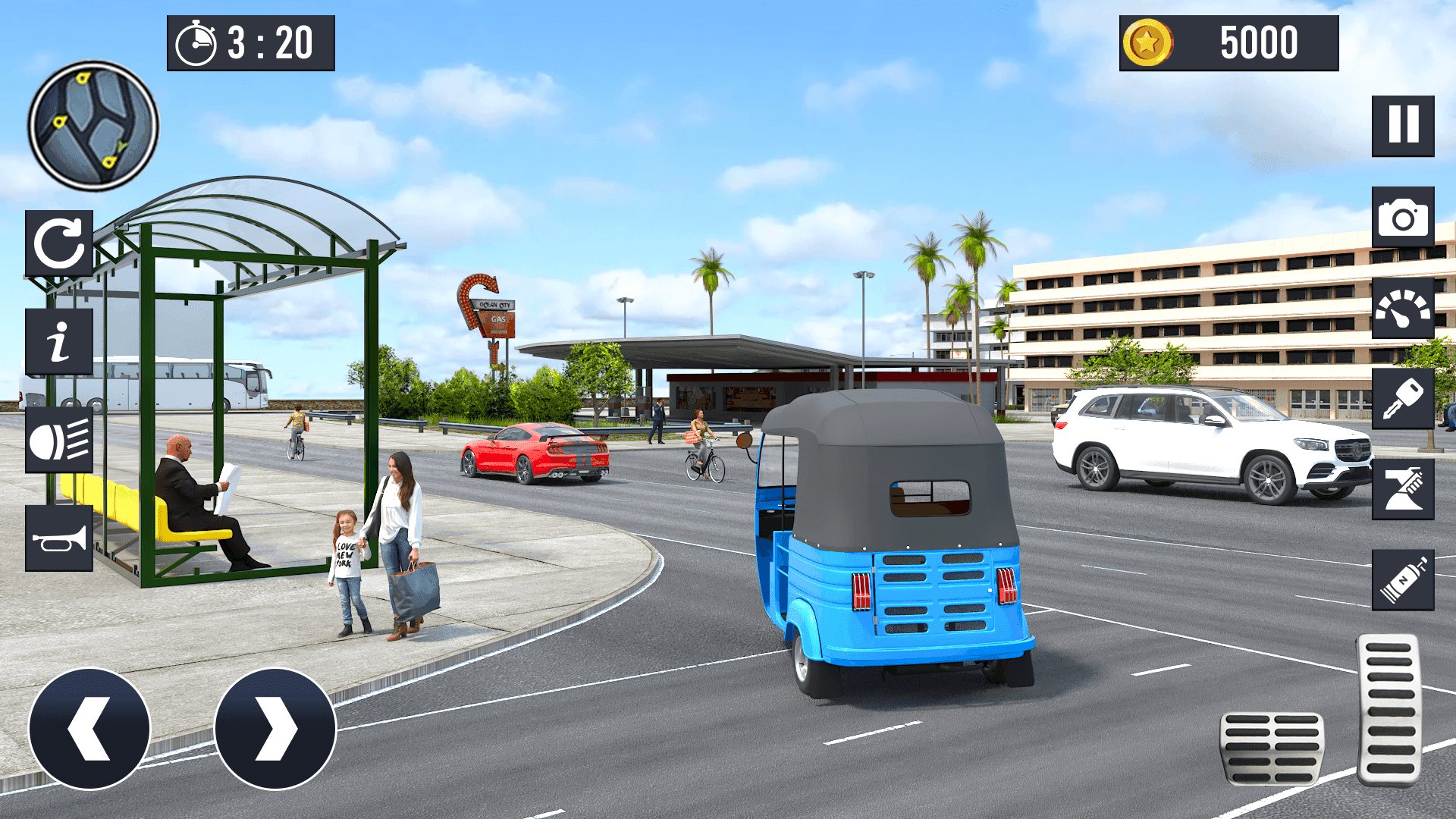This screenshot has height=819, width=1456.
Task: Steer right using the right arrow
Action: click(x=275, y=728)
